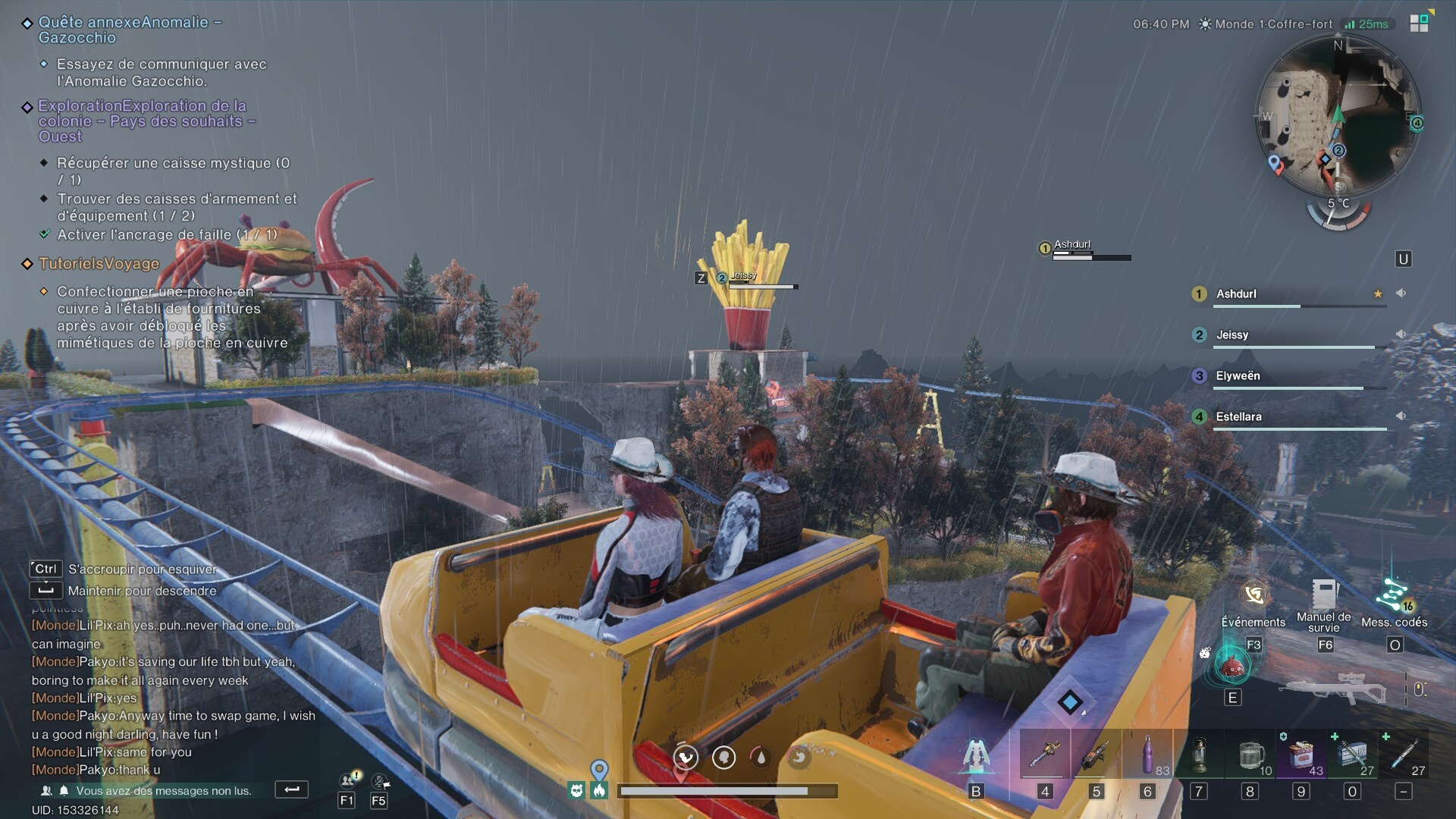Open the chat input enter button

(291, 789)
